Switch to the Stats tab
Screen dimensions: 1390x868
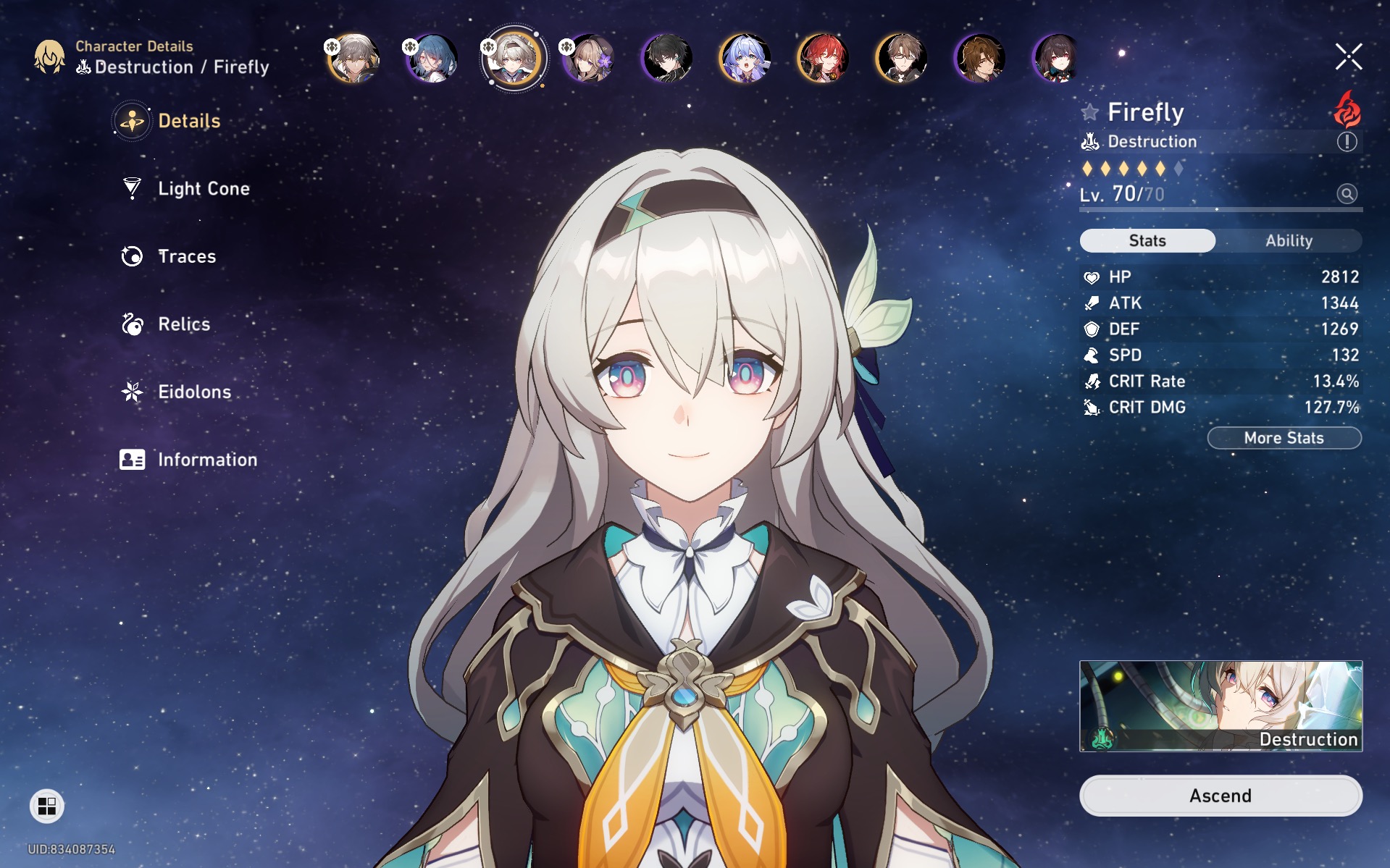[x=1147, y=240]
